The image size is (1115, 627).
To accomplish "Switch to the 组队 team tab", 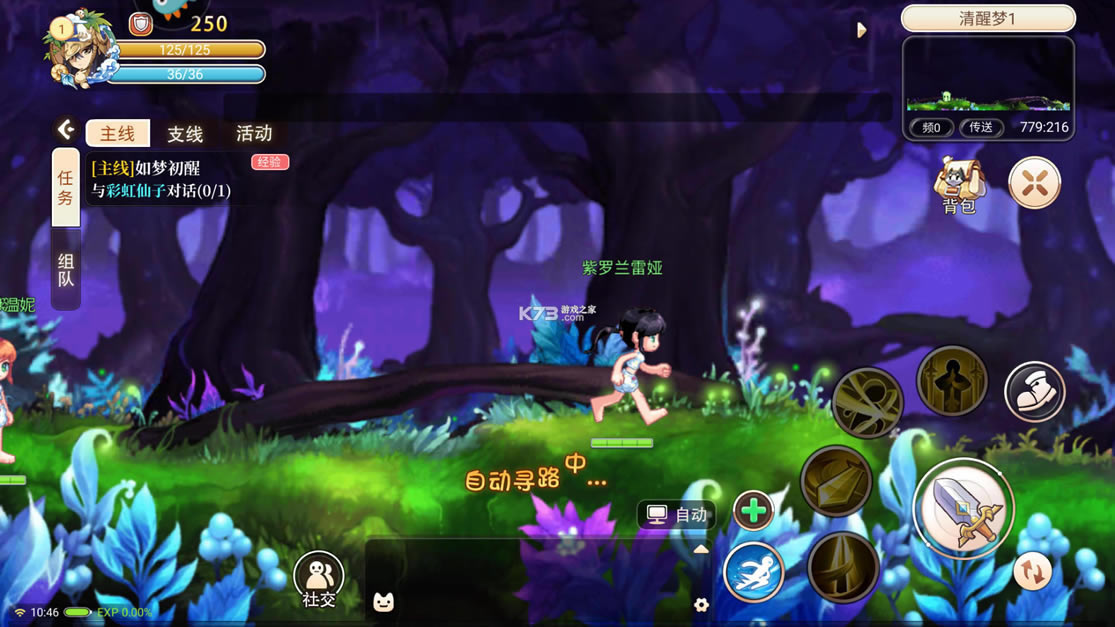I will tap(66, 270).
